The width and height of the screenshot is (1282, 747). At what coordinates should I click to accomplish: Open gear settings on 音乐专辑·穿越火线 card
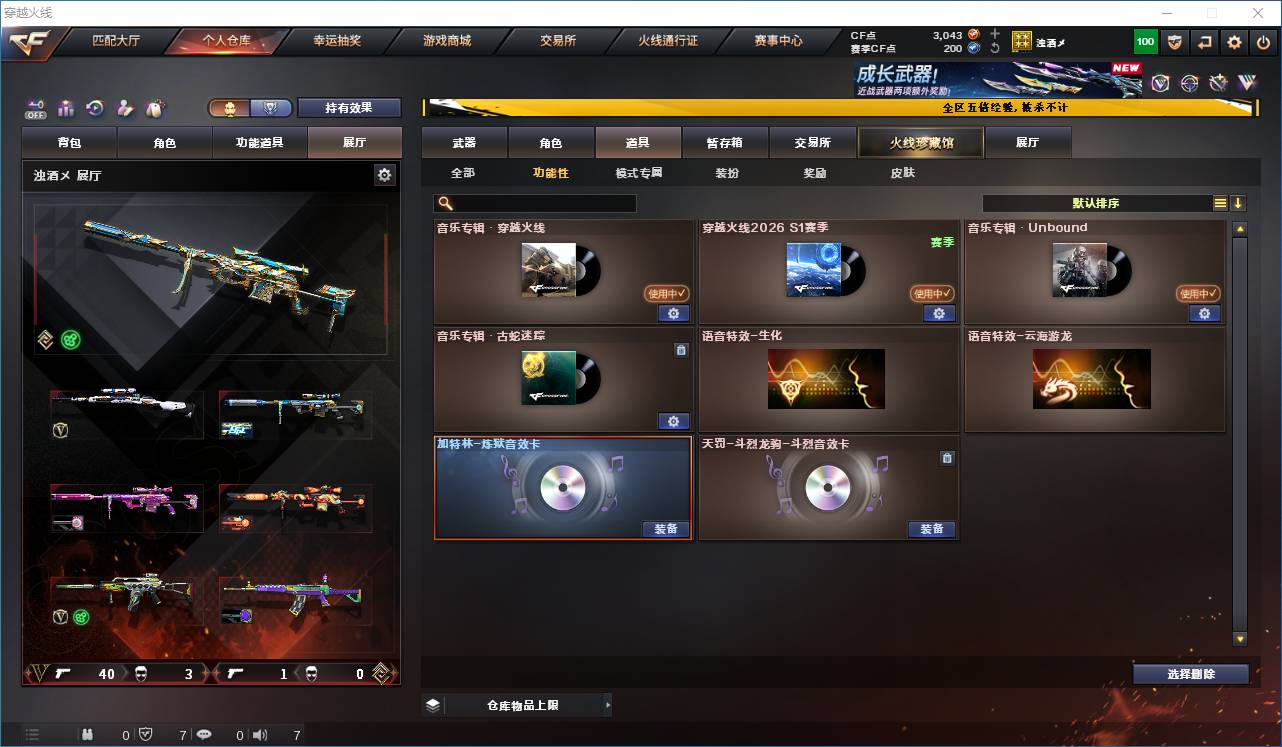pos(673,313)
